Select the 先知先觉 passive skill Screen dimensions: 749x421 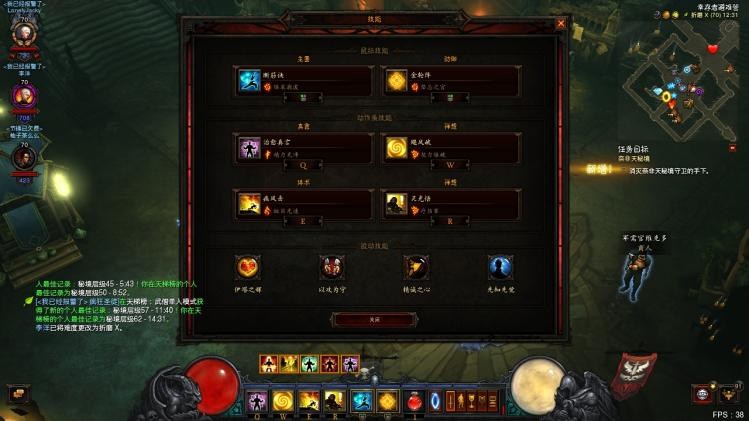pos(500,268)
